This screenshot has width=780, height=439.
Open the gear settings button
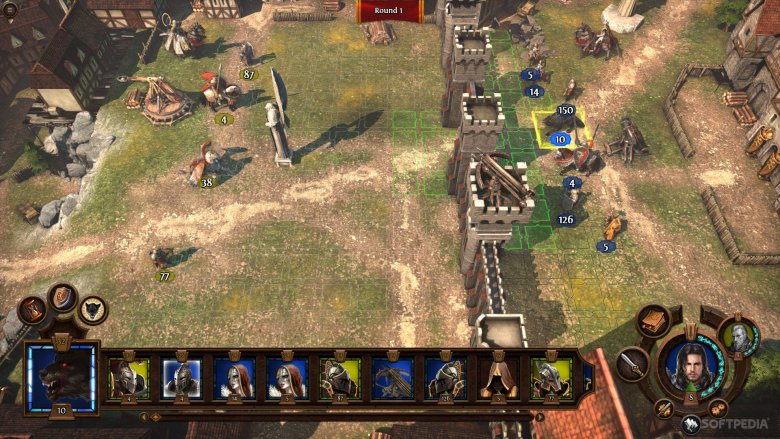[x=718, y=409]
